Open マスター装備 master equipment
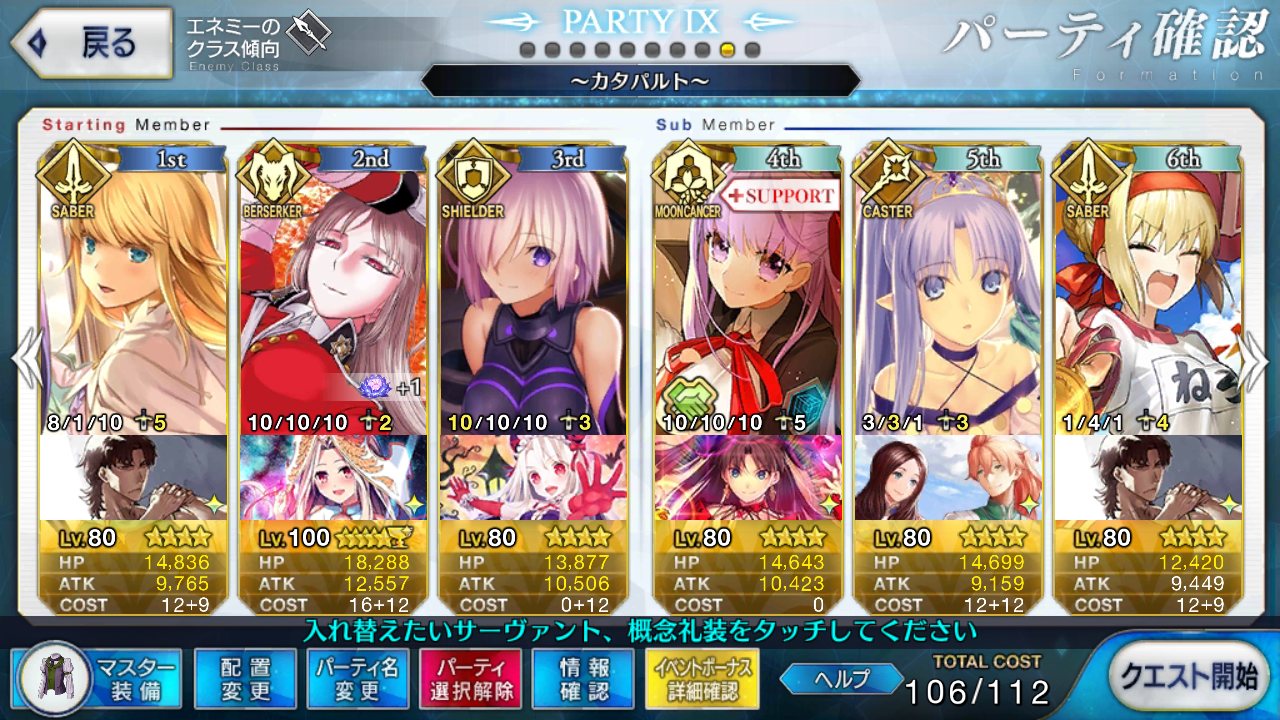Image resolution: width=1280 pixels, height=720 pixels. pos(100,678)
